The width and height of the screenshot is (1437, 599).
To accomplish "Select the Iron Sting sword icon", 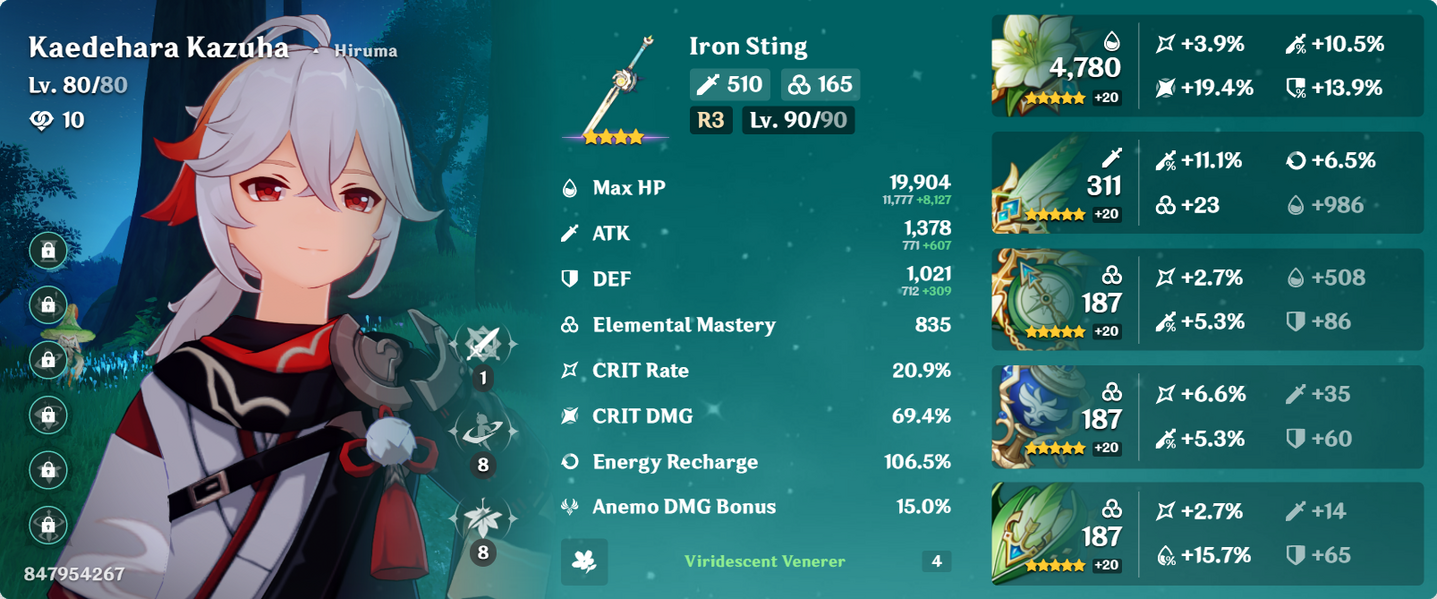I will [615, 88].
